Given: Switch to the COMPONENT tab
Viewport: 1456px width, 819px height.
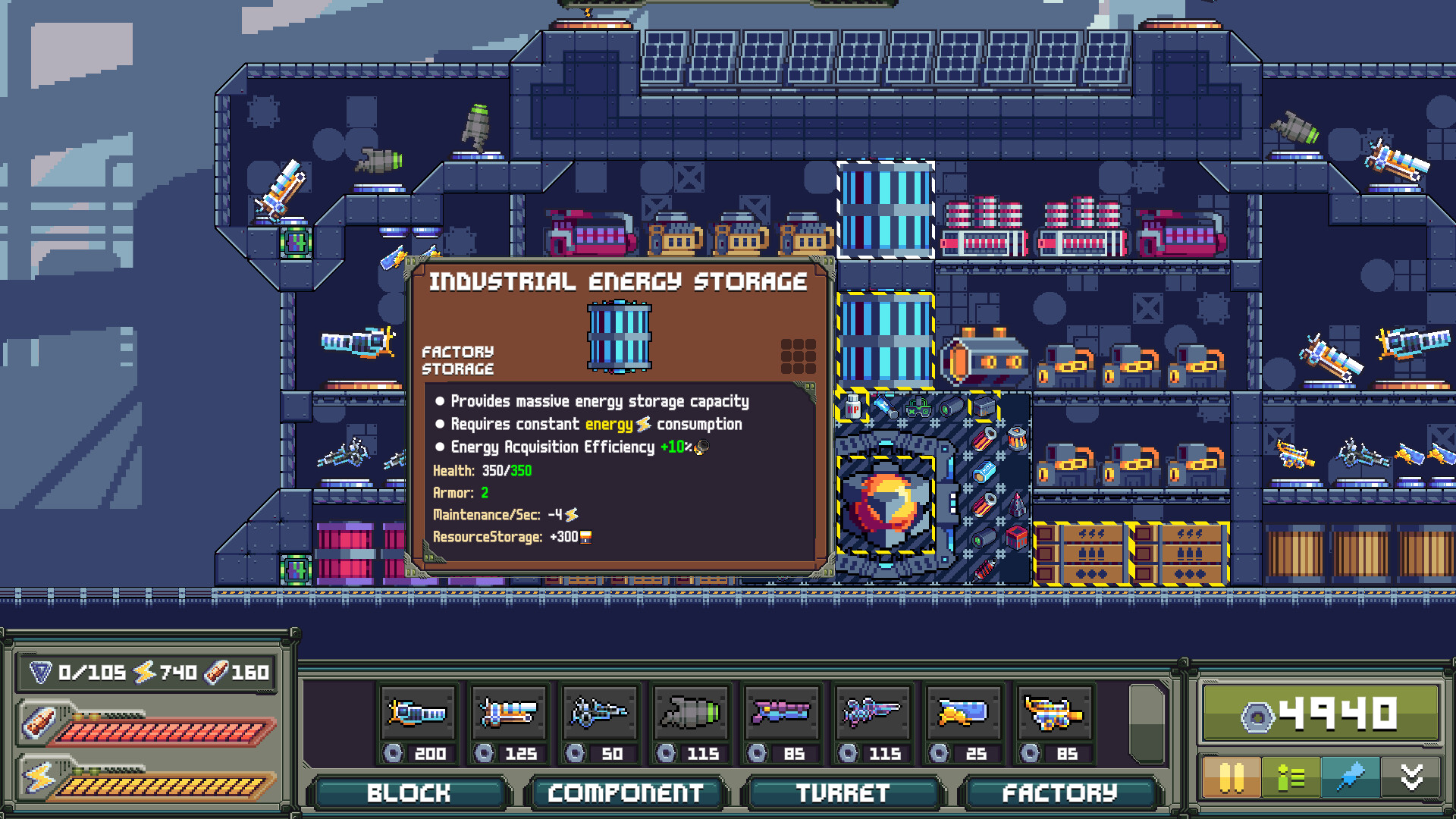Looking at the screenshot, I should pyautogui.click(x=626, y=793).
